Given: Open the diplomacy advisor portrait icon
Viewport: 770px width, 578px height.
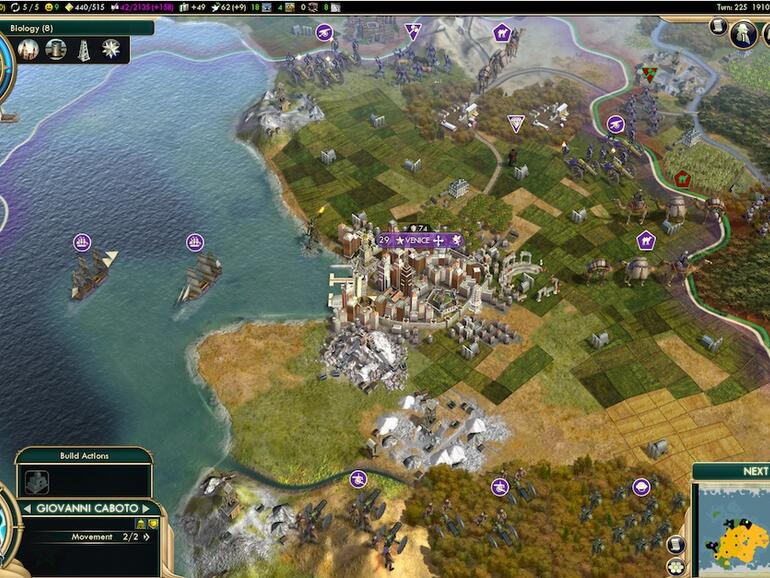Looking at the screenshot, I should (x=742, y=34).
